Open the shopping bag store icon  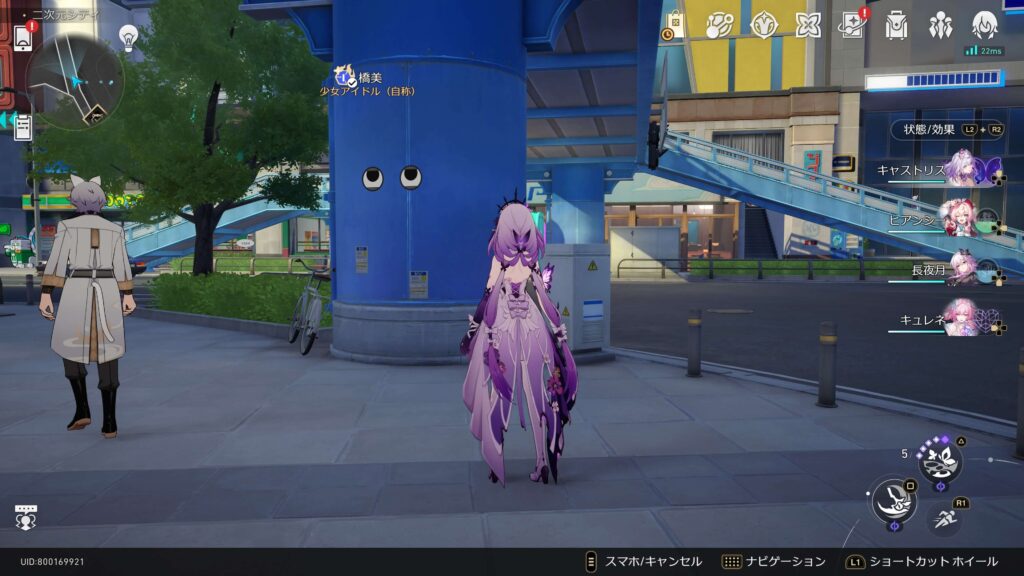[675, 26]
